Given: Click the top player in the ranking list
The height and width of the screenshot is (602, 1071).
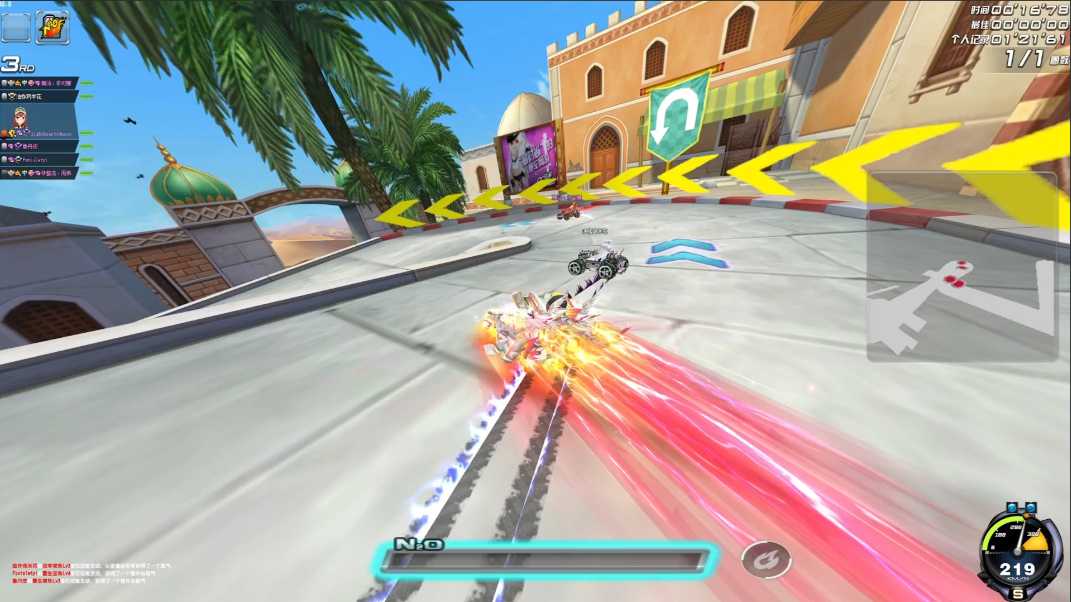Looking at the screenshot, I should coord(40,83).
